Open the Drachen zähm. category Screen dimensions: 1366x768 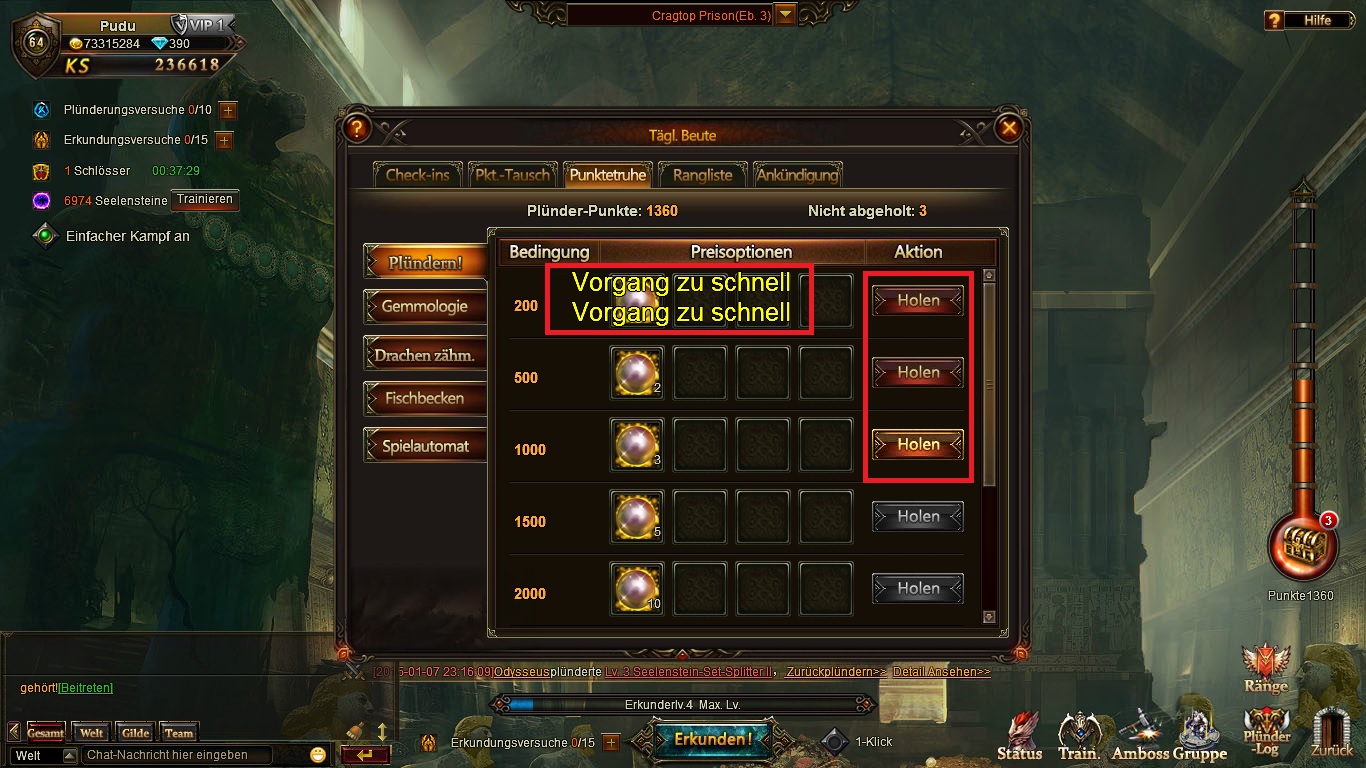[x=424, y=355]
